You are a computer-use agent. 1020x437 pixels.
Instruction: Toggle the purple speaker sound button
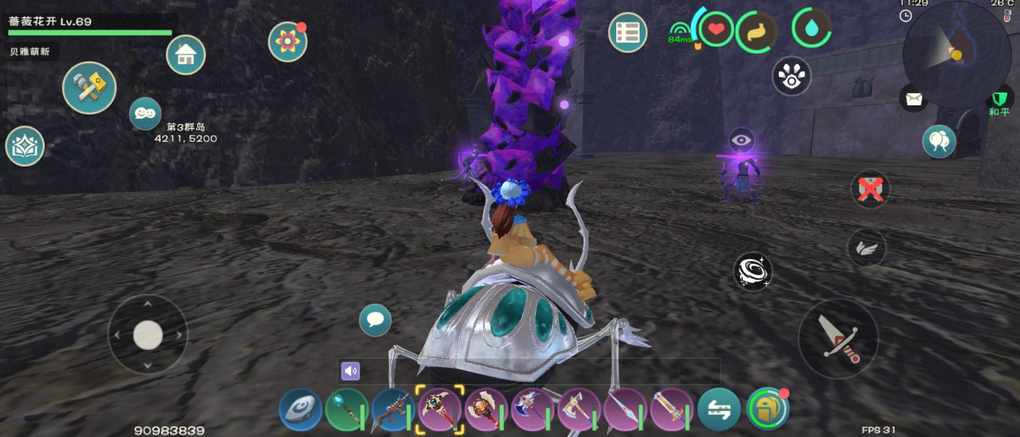pos(350,371)
